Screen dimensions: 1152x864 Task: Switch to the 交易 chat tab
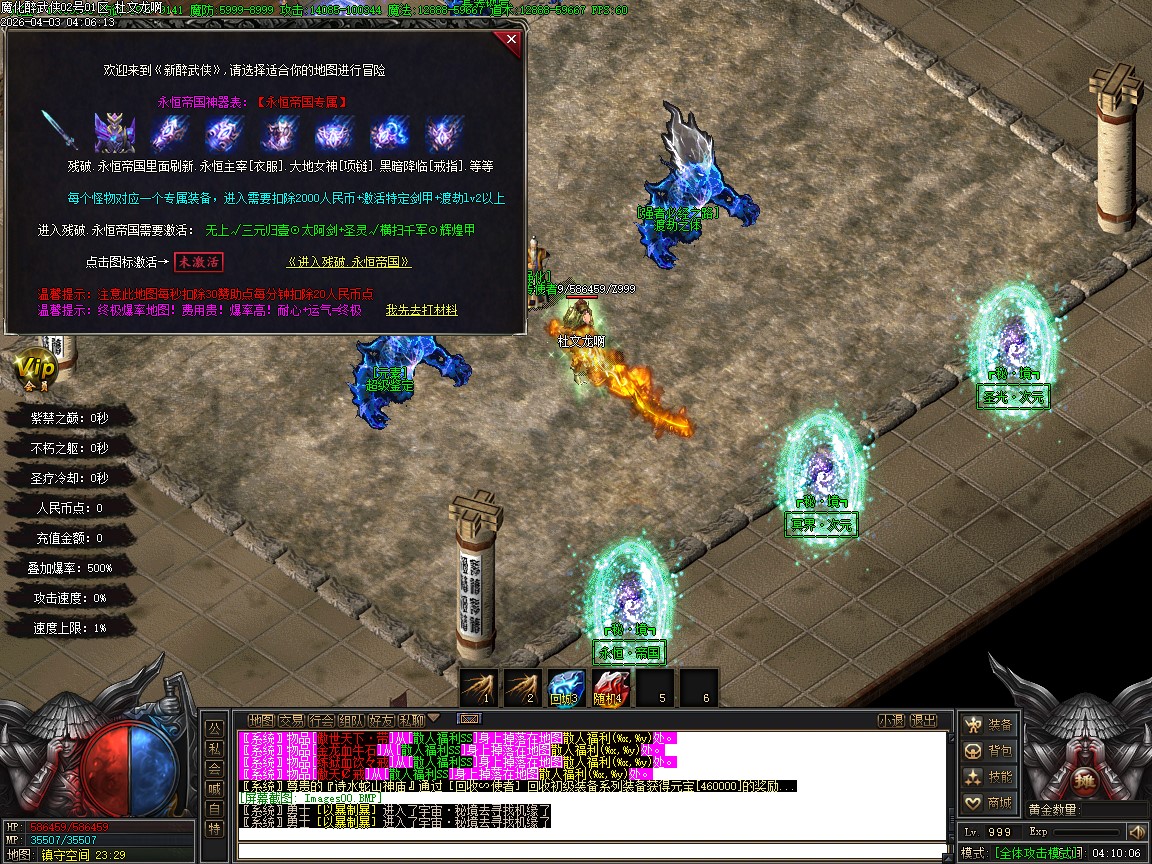pyautogui.click(x=292, y=720)
